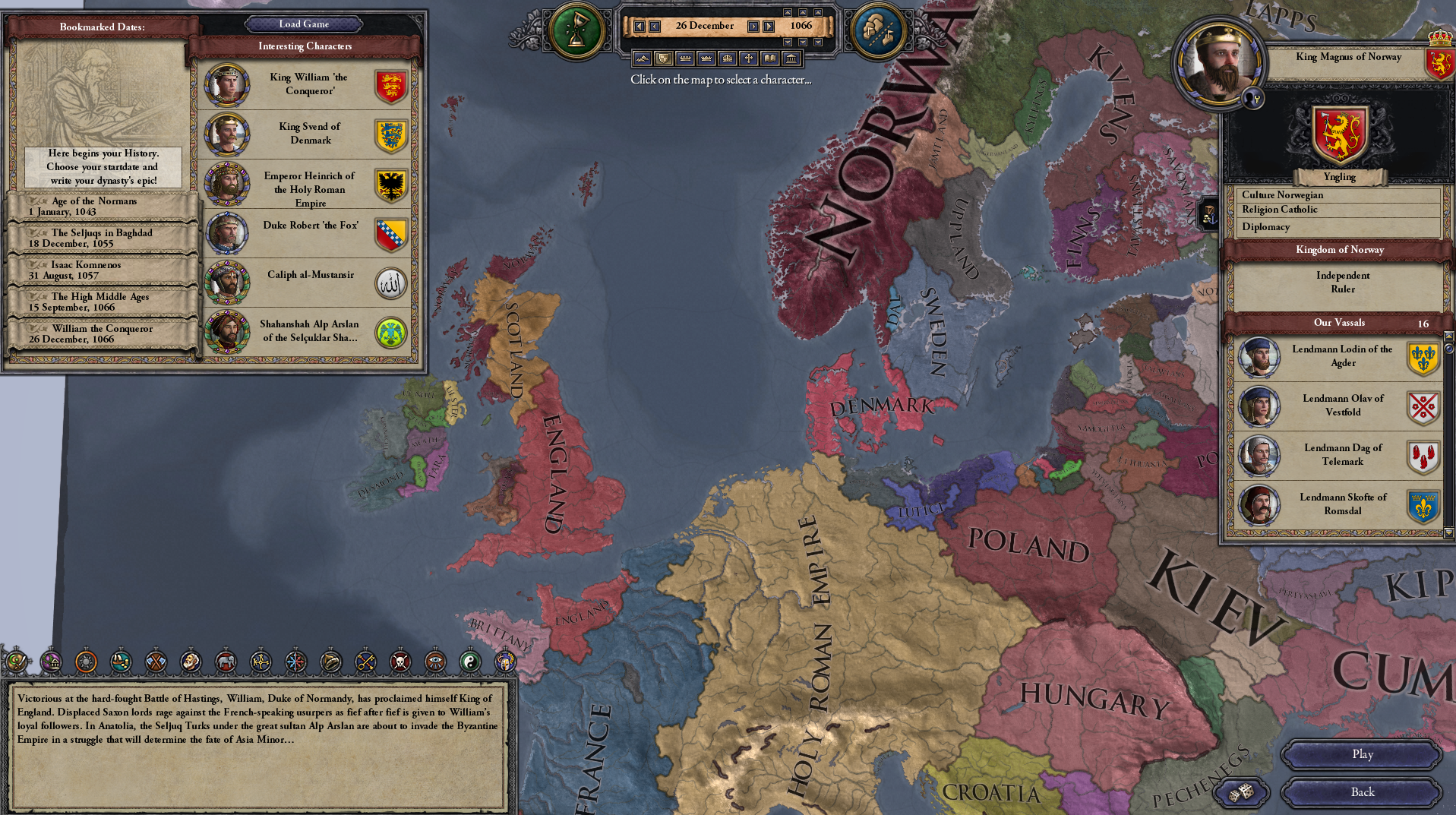The width and height of the screenshot is (1456, 815).
Task: Switch to the religion map mode cross icon
Action: 750,59
